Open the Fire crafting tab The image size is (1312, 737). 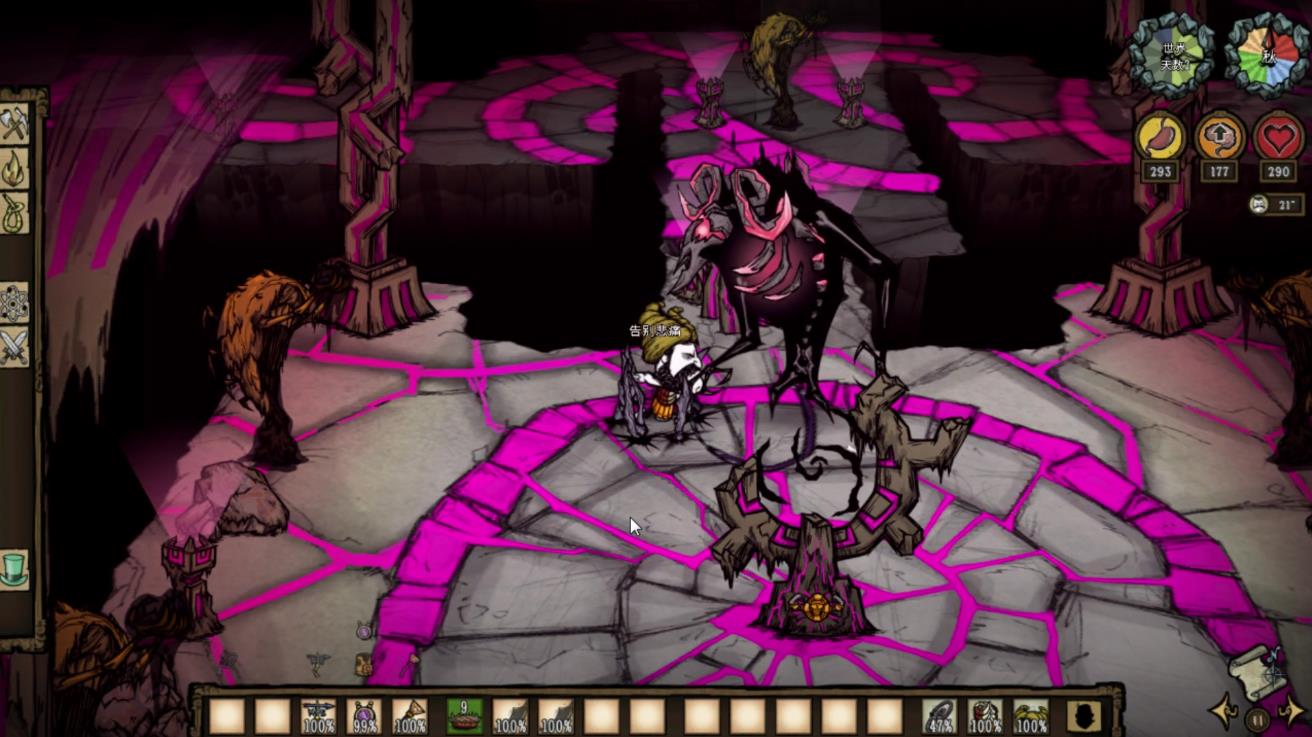[15, 169]
